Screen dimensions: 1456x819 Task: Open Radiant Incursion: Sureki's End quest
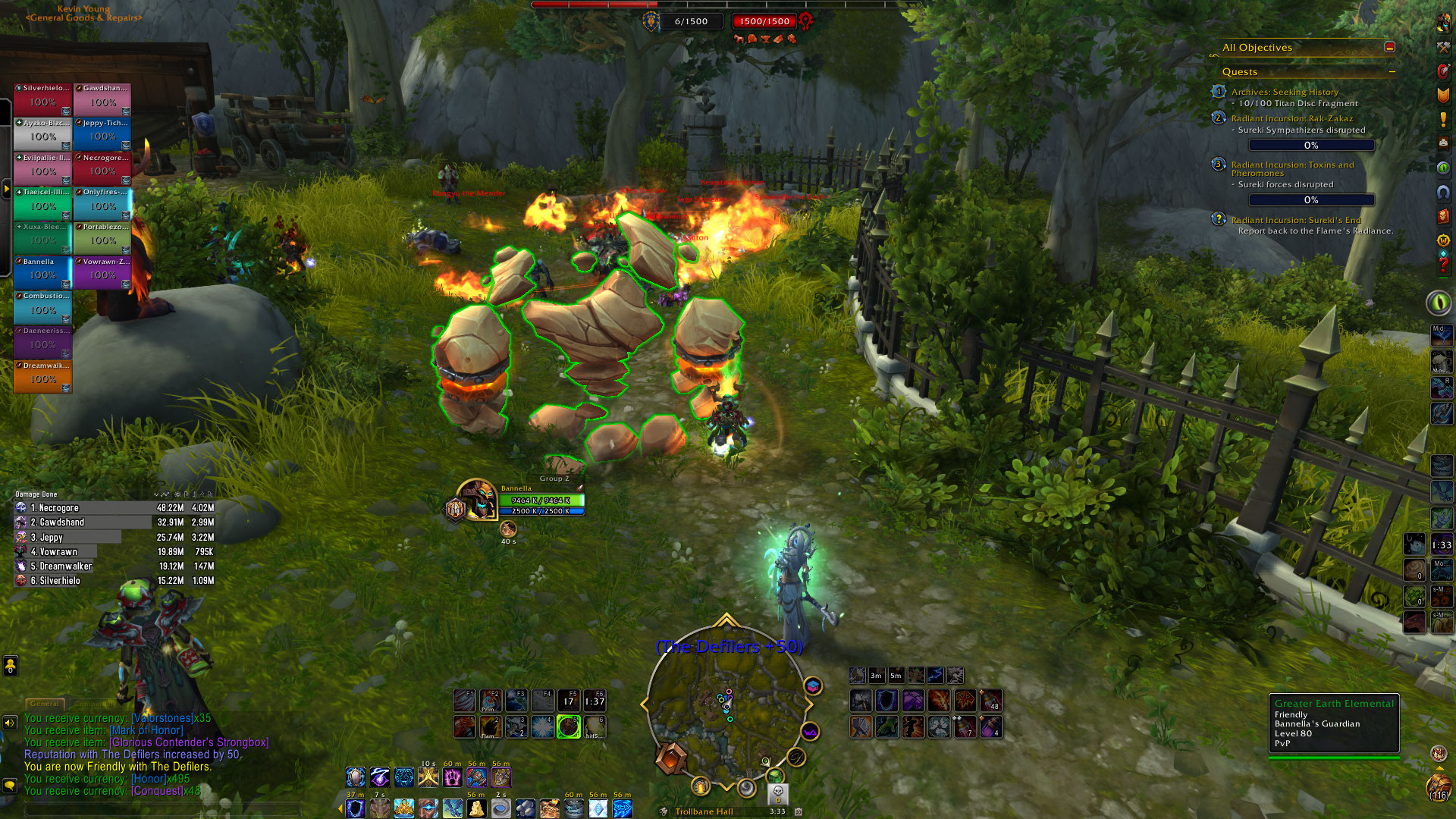click(x=1296, y=220)
